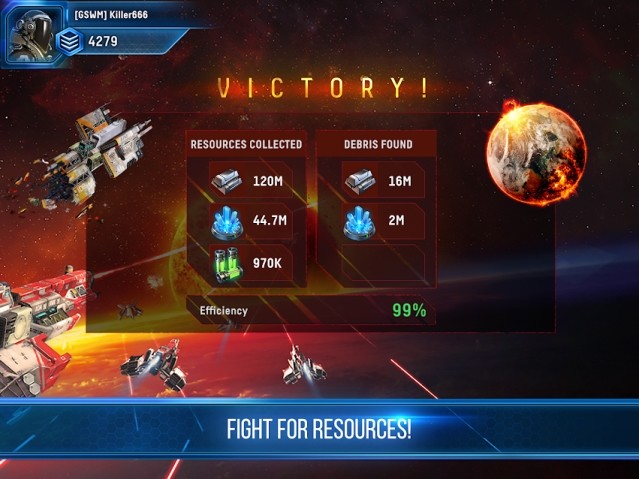Click the blue stacked-layers rank icon
Image resolution: width=639 pixels, height=479 pixels.
69,41
